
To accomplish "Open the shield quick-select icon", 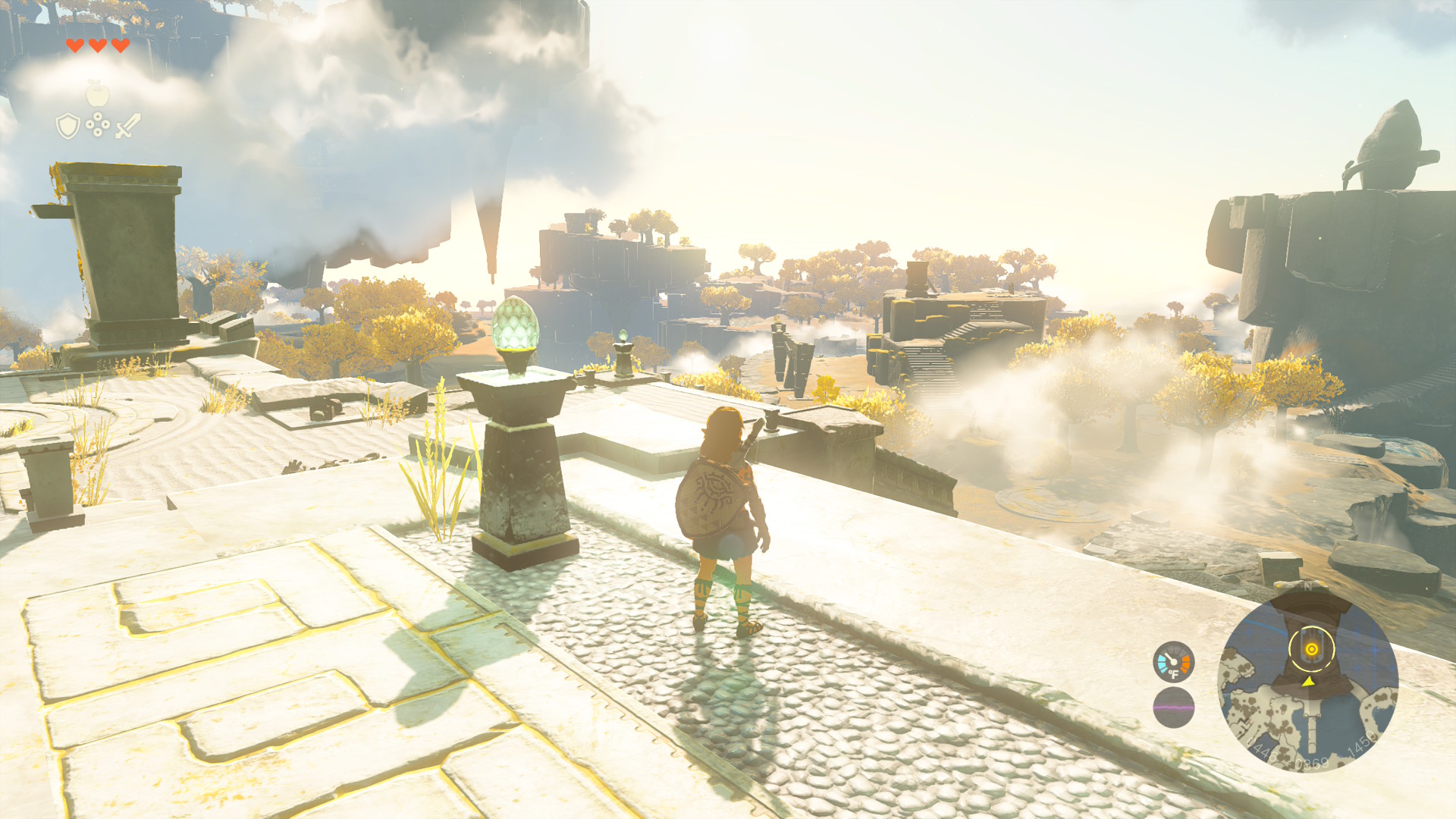I will [68, 126].
